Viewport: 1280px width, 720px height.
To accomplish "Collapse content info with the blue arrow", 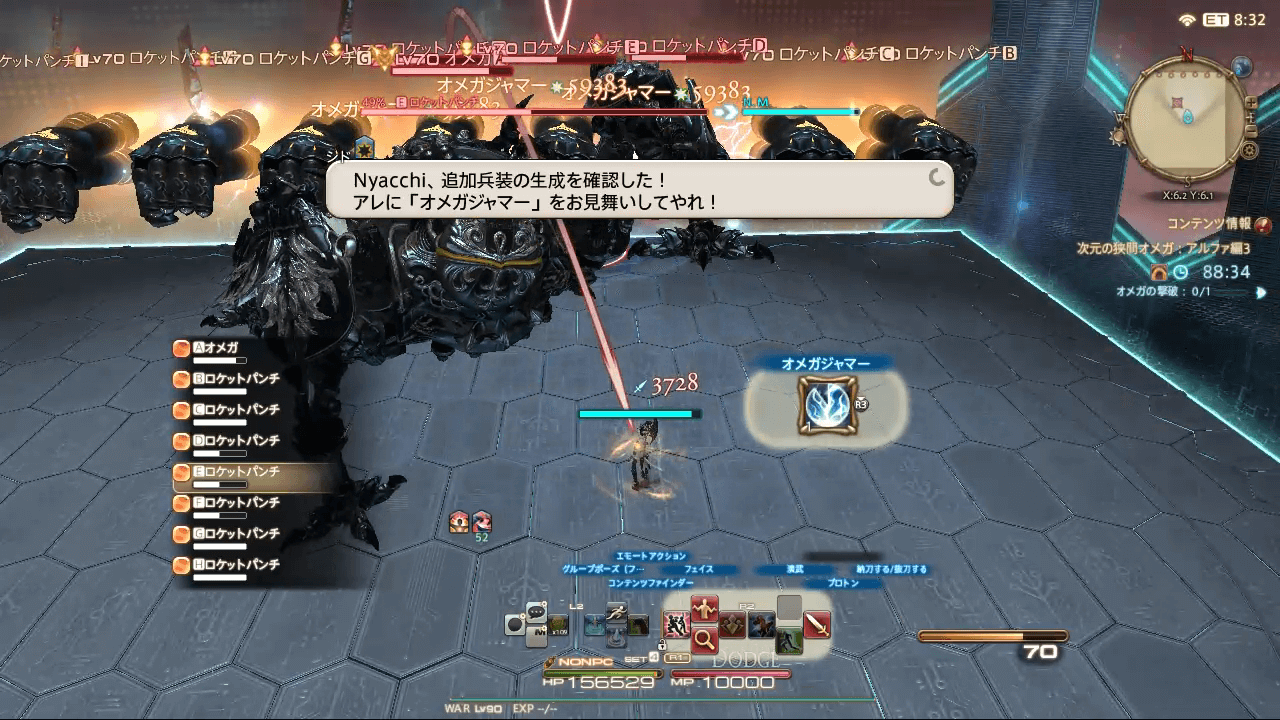I will click(1261, 292).
